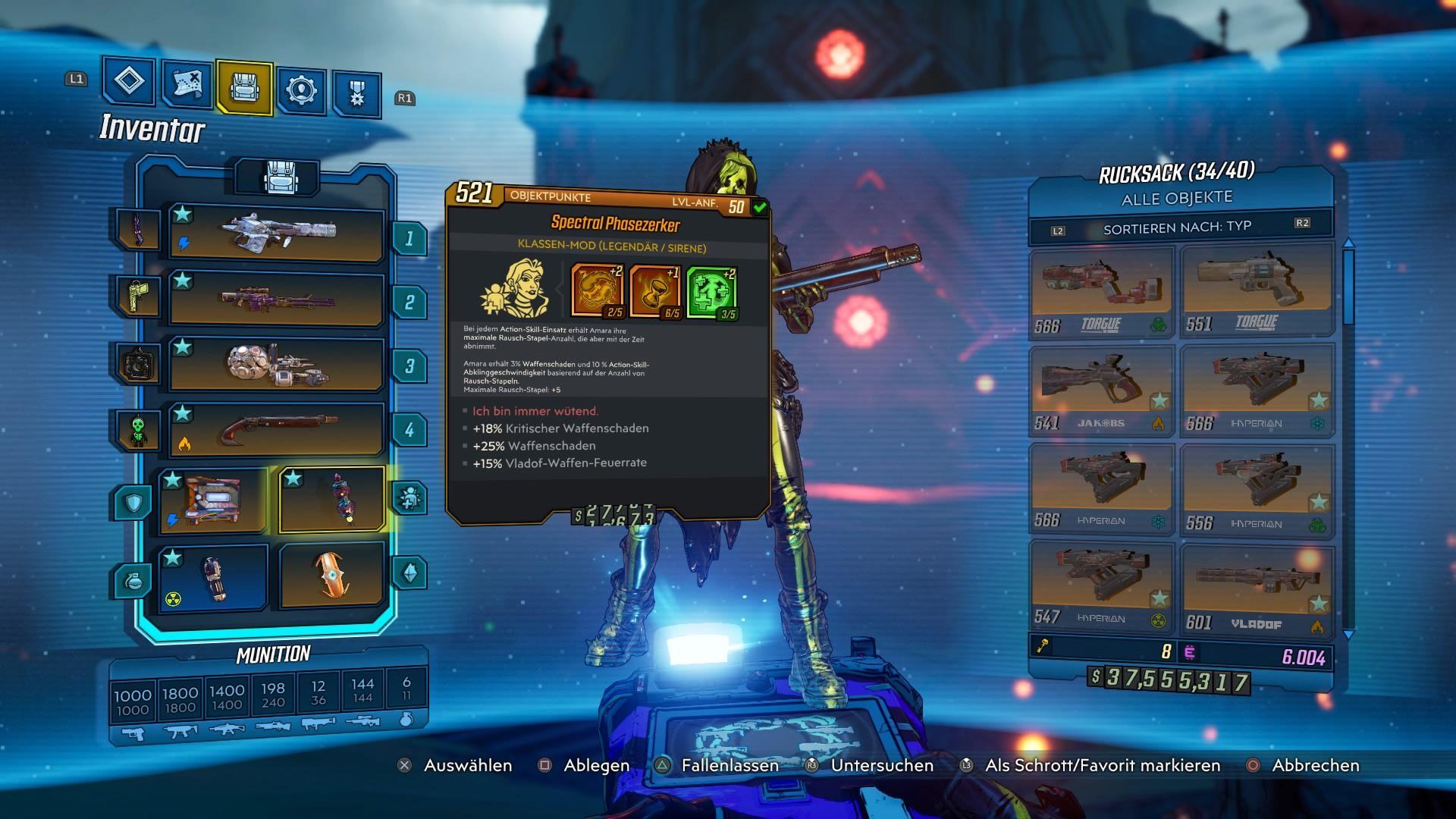This screenshot has width=1456, height=819.
Task: Select weapon slot 3 launcher
Action: [x=276, y=365]
